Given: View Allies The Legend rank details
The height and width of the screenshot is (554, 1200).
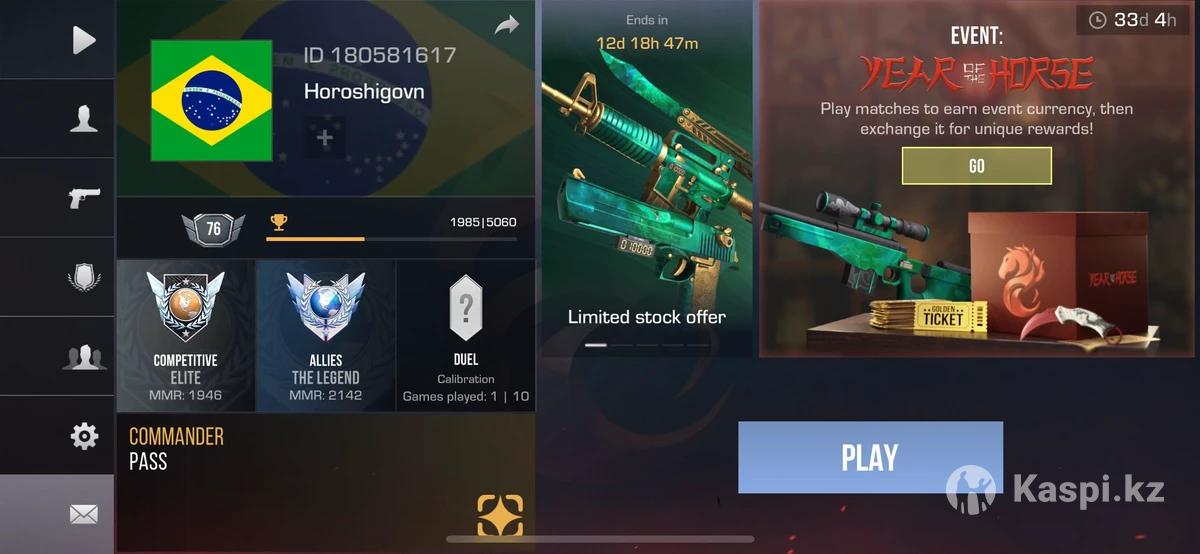Looking at the screenshot, I should tap(326, 336).
